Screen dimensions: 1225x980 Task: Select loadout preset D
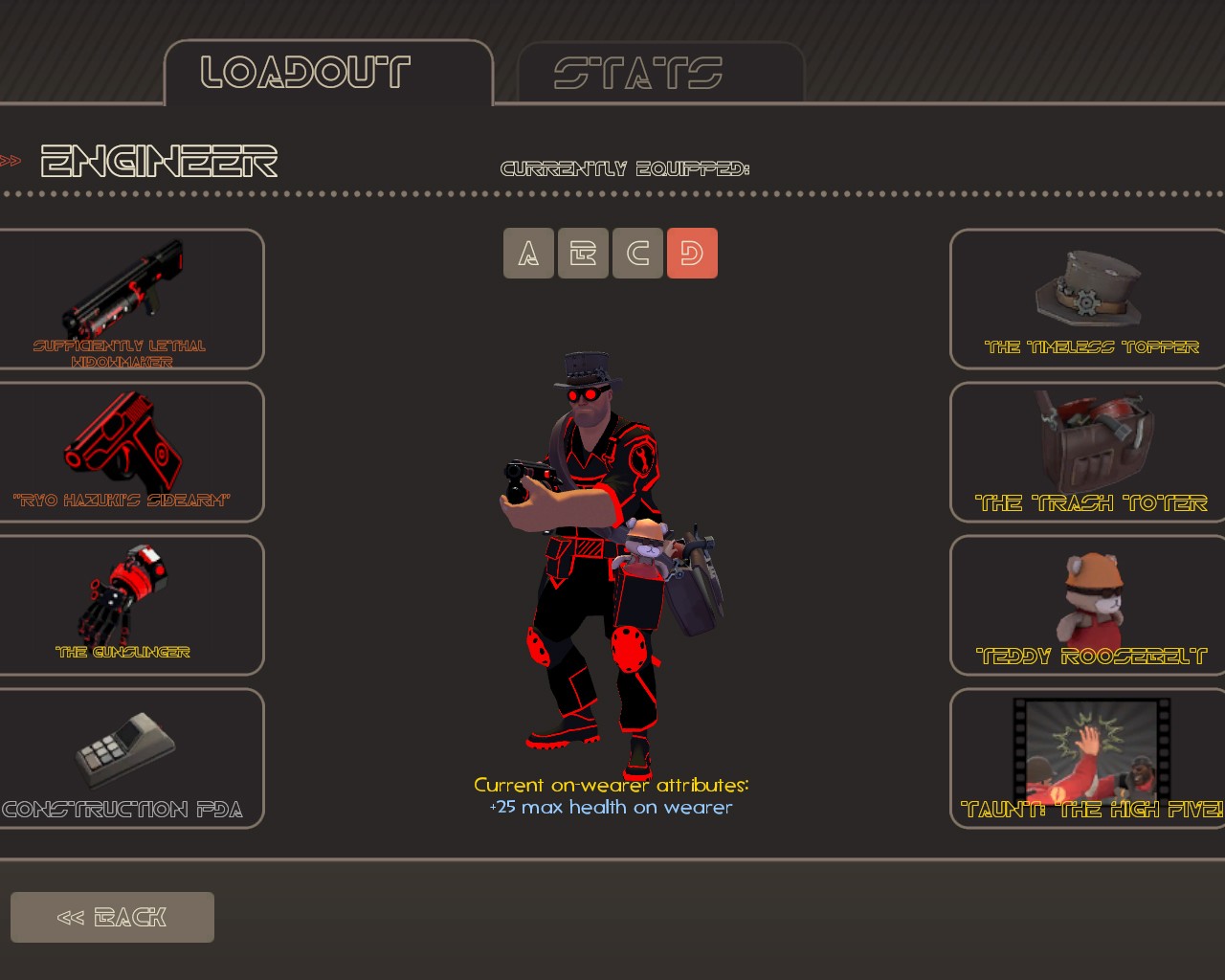(692, 254)
